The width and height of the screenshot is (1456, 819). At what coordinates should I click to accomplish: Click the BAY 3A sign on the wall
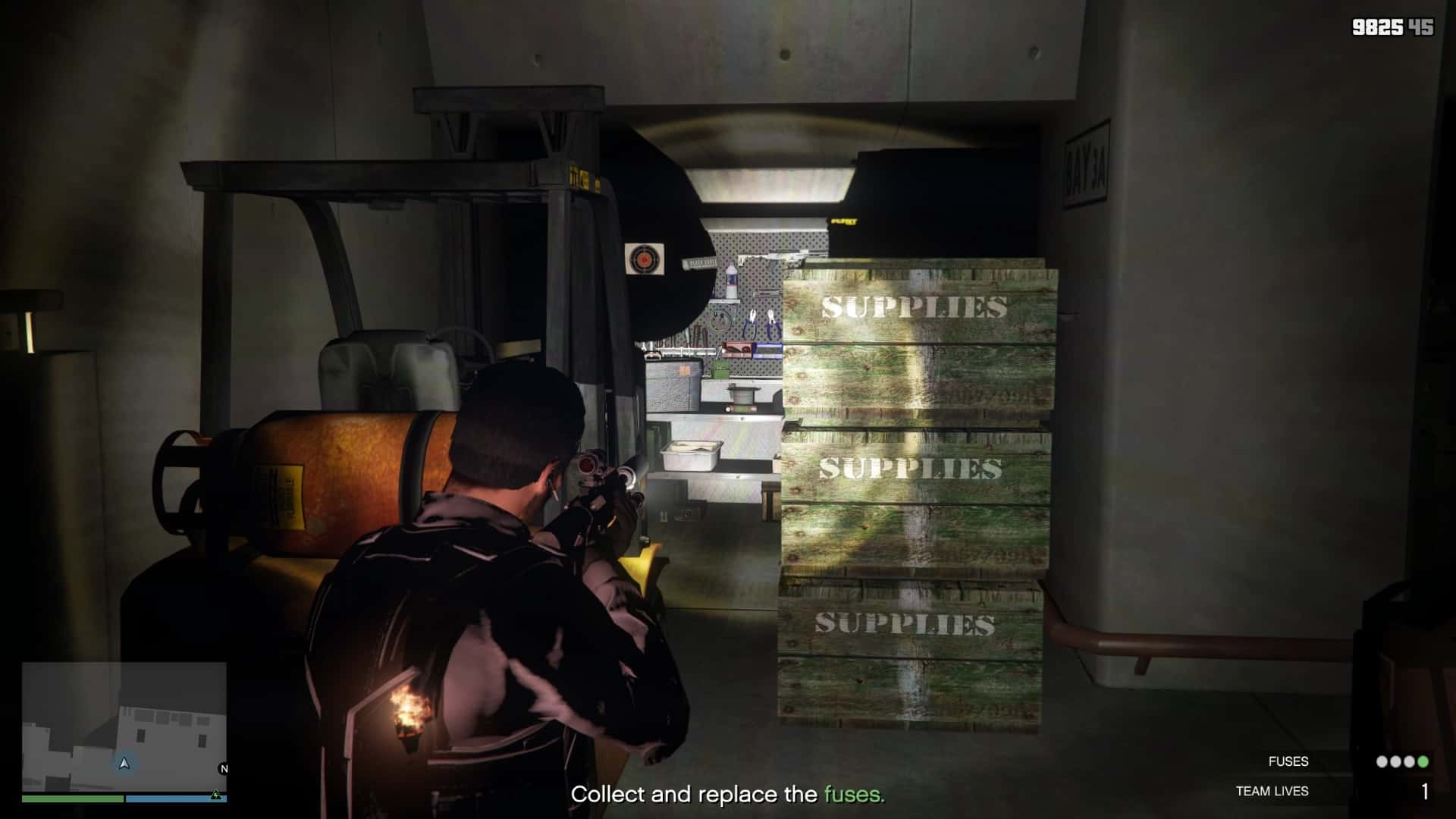pyautogui.click(x=1086, y=162)
